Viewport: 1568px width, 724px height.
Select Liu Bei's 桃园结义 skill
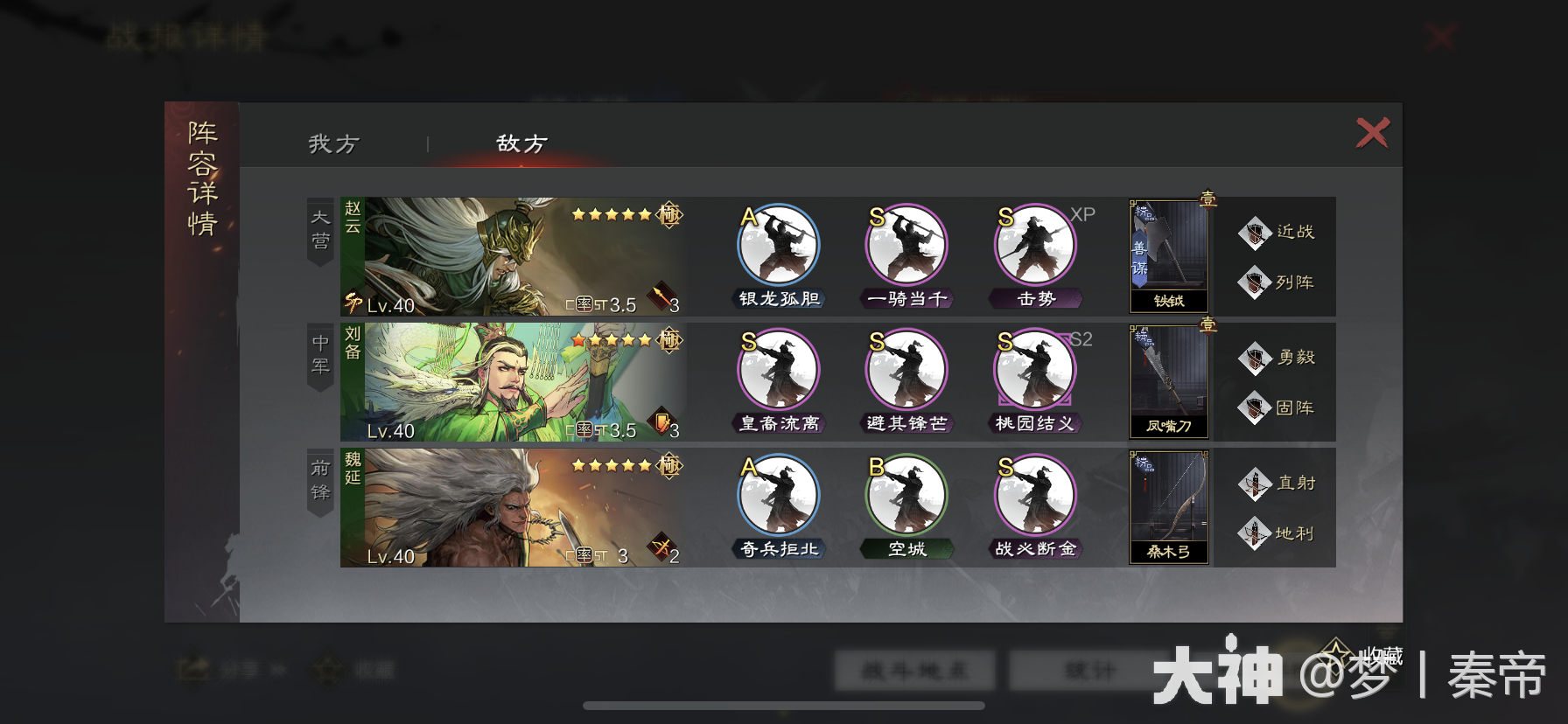(1035, 371)
